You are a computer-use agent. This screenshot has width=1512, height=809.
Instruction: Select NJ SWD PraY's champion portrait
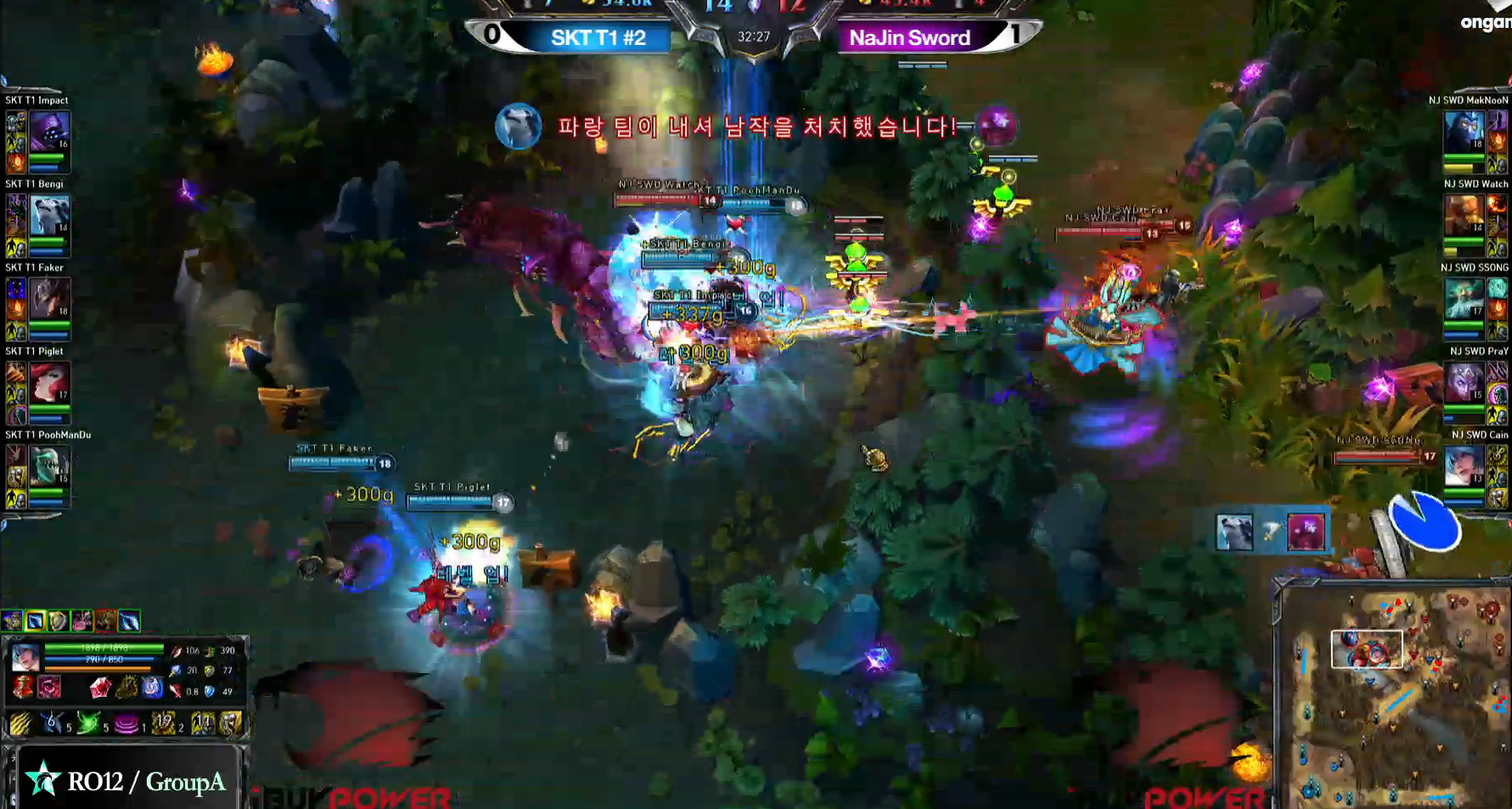pyautogui.click(x=1464, y=383)
